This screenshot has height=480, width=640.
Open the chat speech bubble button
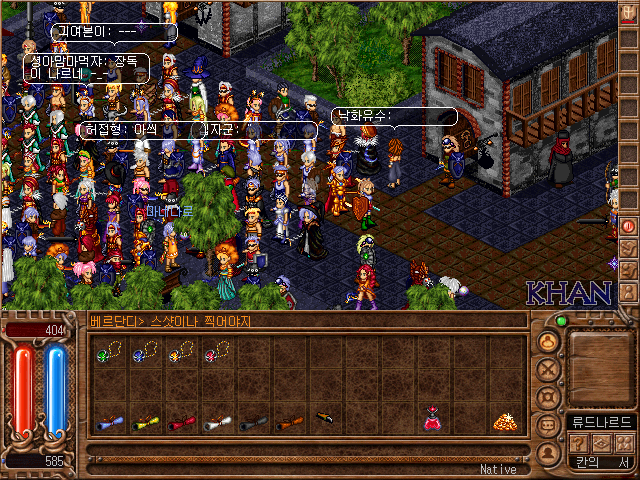point(547,425)
